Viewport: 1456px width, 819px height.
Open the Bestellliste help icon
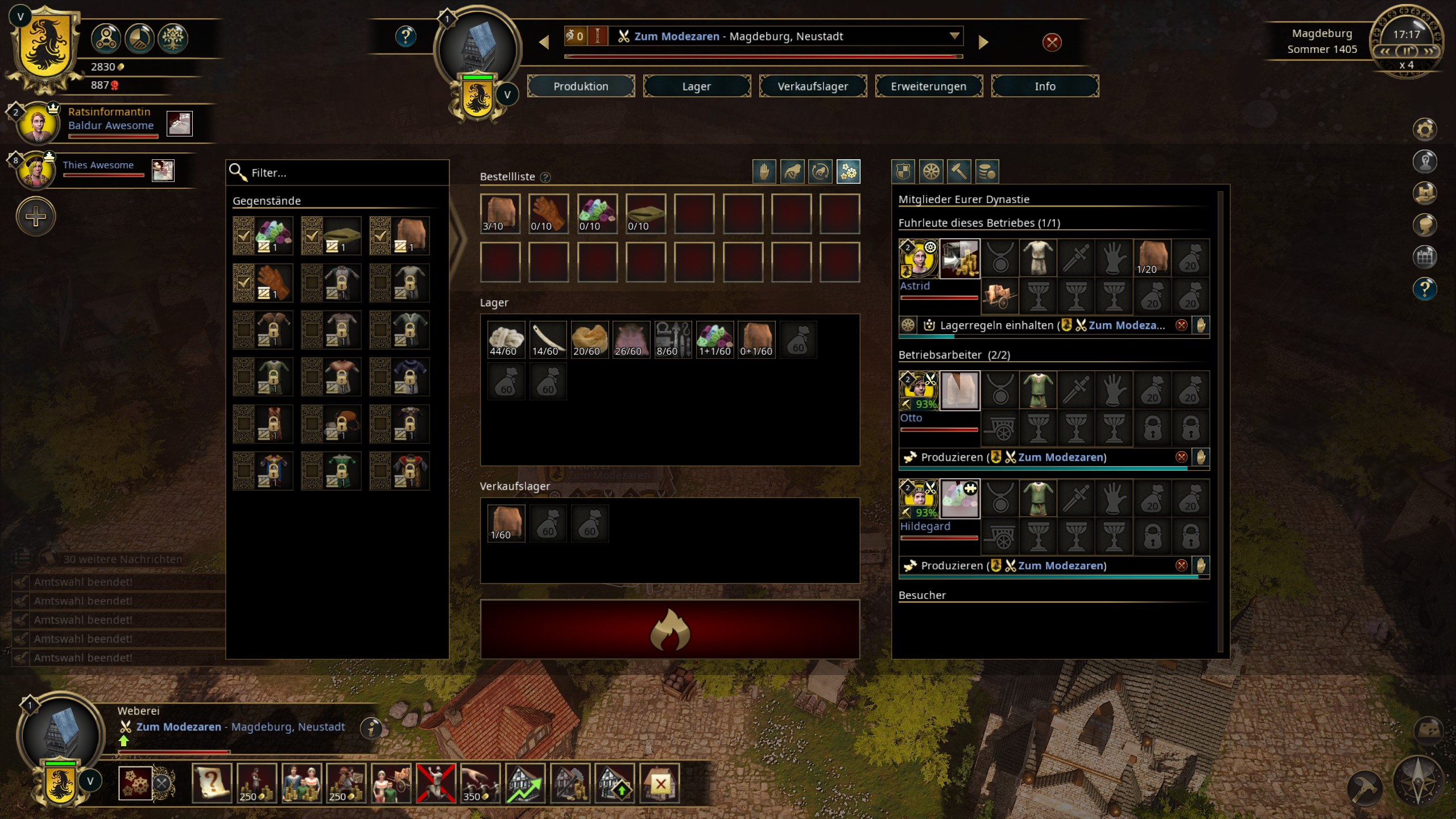[545, 177]
